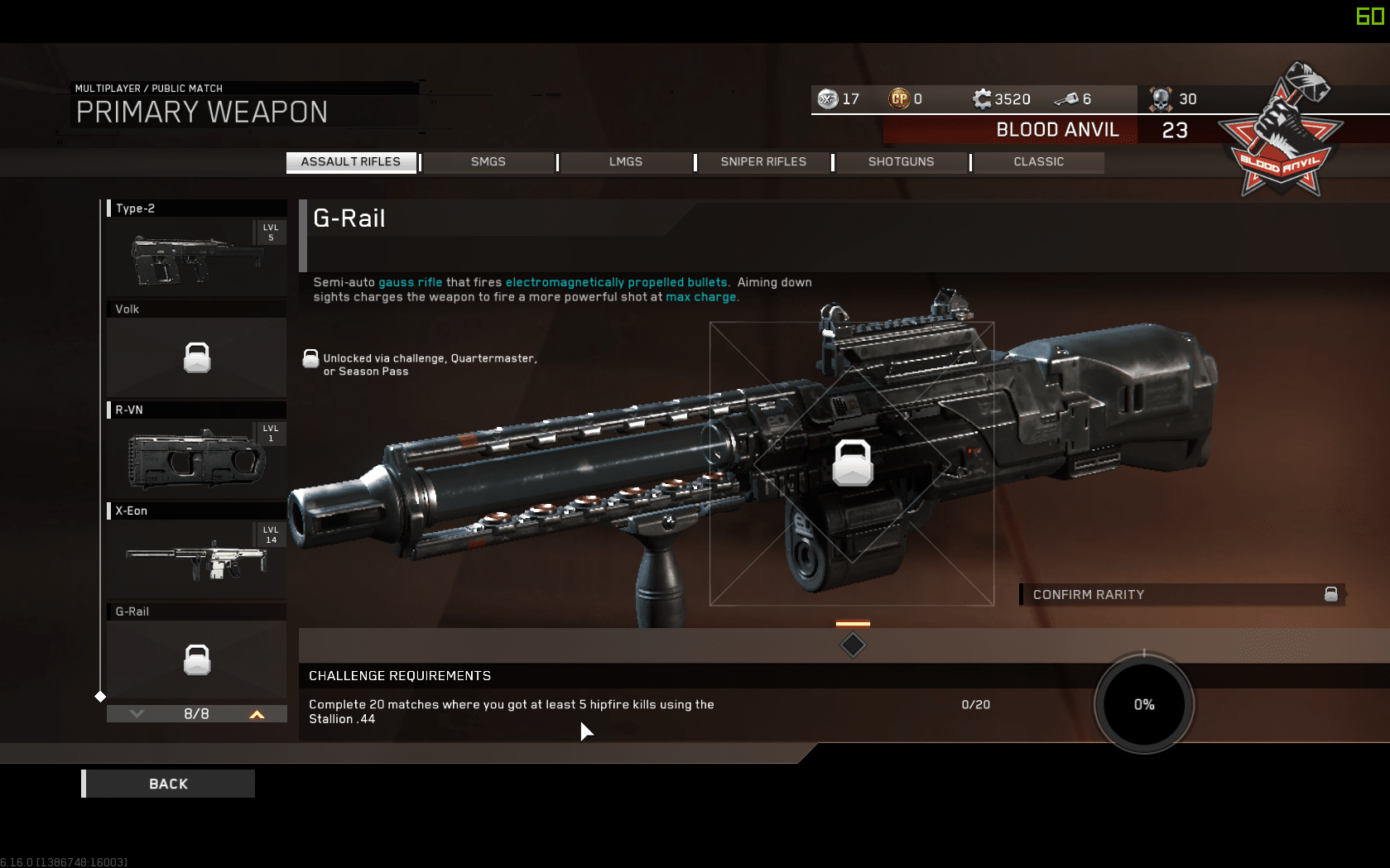The width and height of the screenshot is (1390, 868).
Task: Switch to the SNIPER RIFLES tab
Action: click(x=762, y=162)
